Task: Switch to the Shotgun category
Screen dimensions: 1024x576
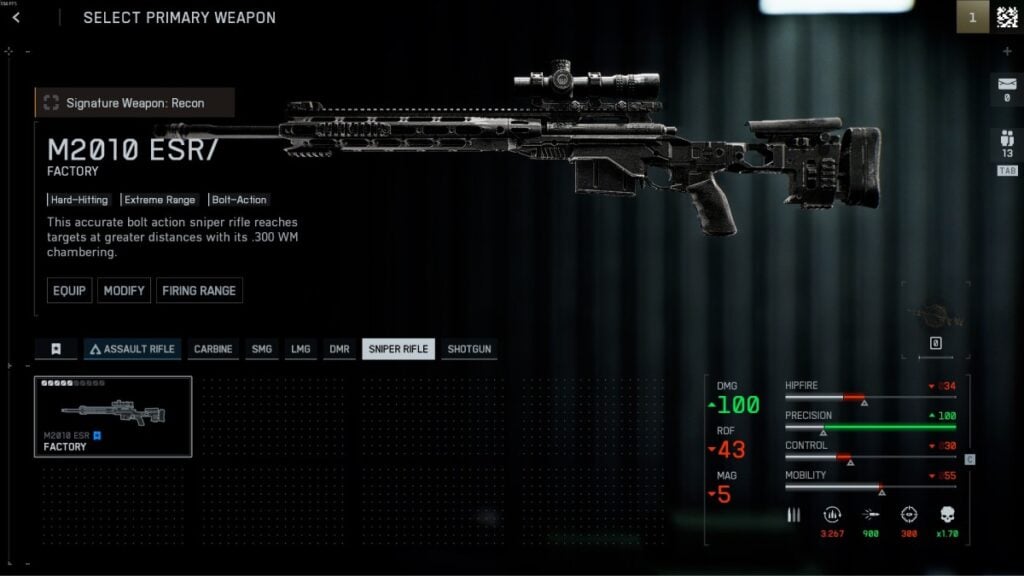Action: 470,349
